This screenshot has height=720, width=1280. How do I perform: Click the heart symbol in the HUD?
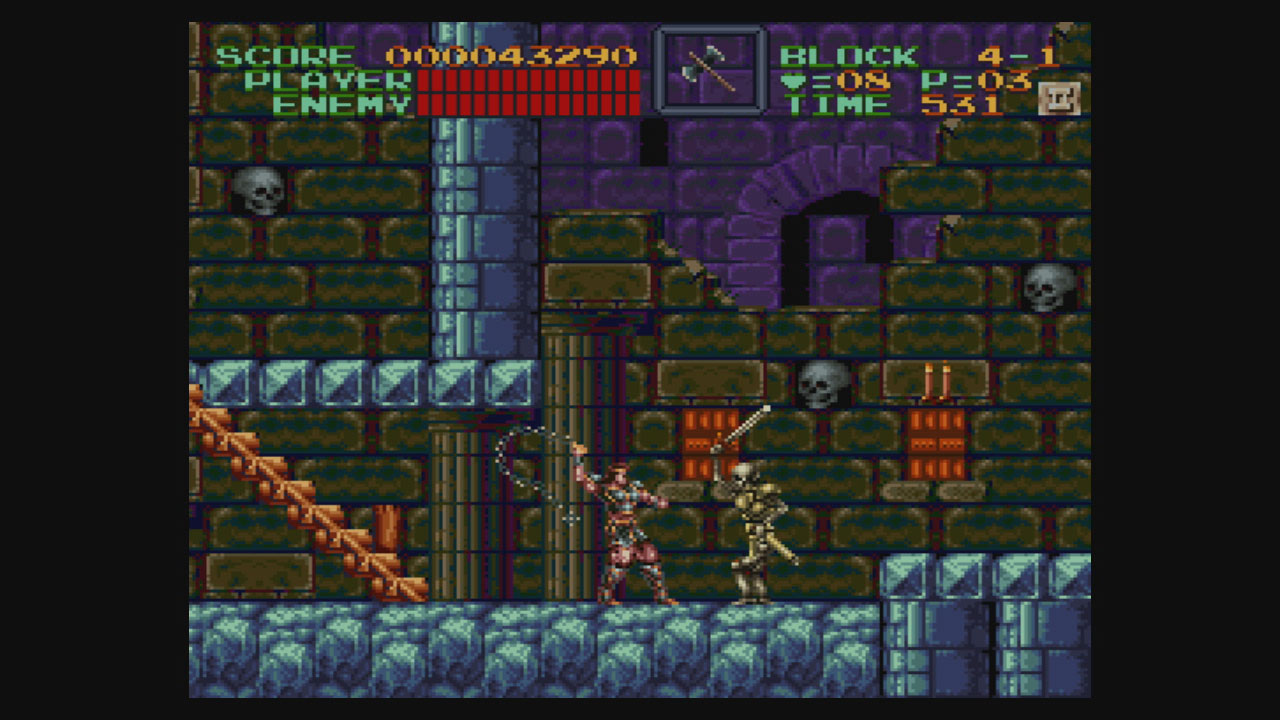[x=793, y=83]
